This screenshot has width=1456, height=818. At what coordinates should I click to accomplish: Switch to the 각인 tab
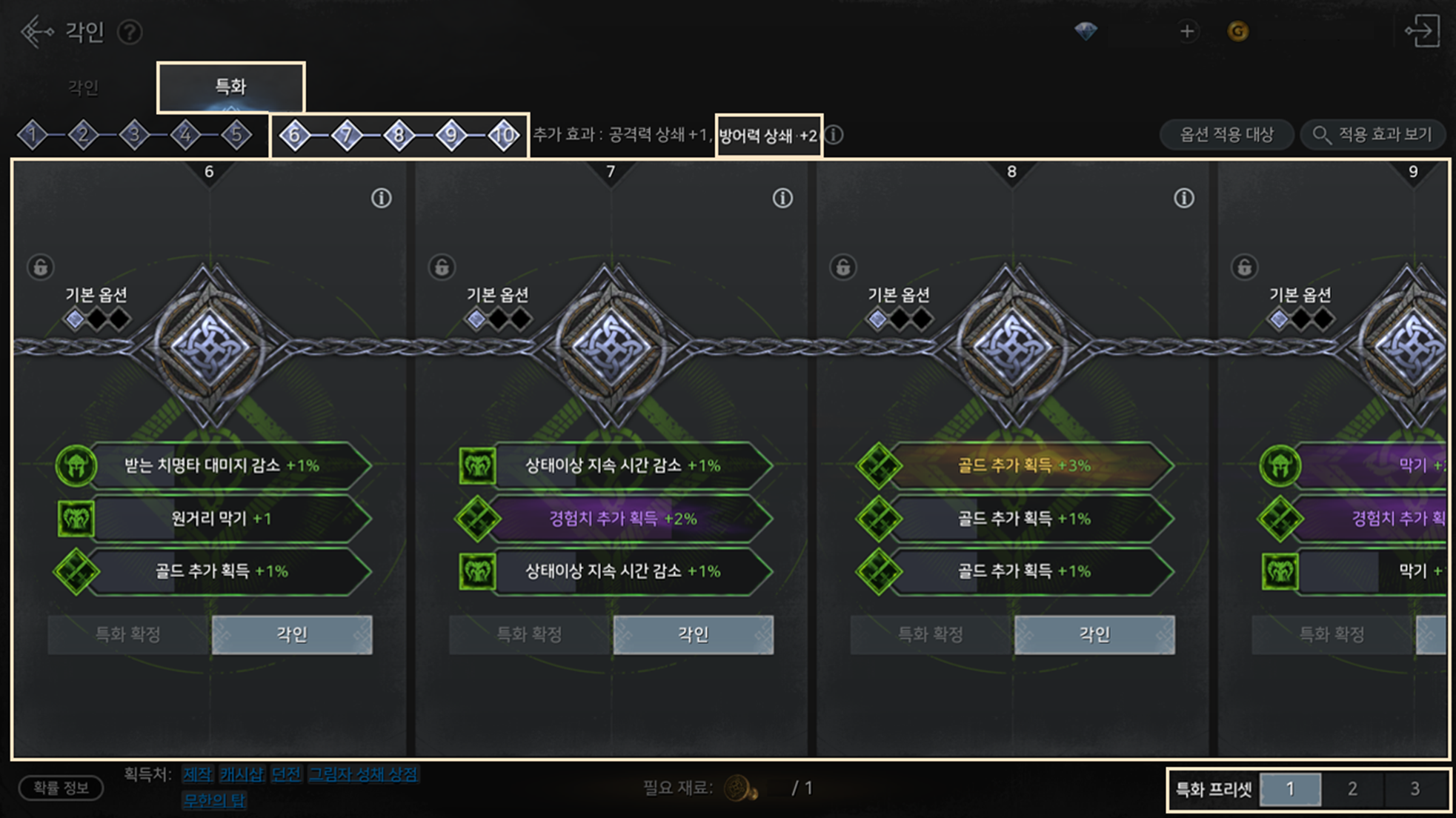click(x=83, y=87)
